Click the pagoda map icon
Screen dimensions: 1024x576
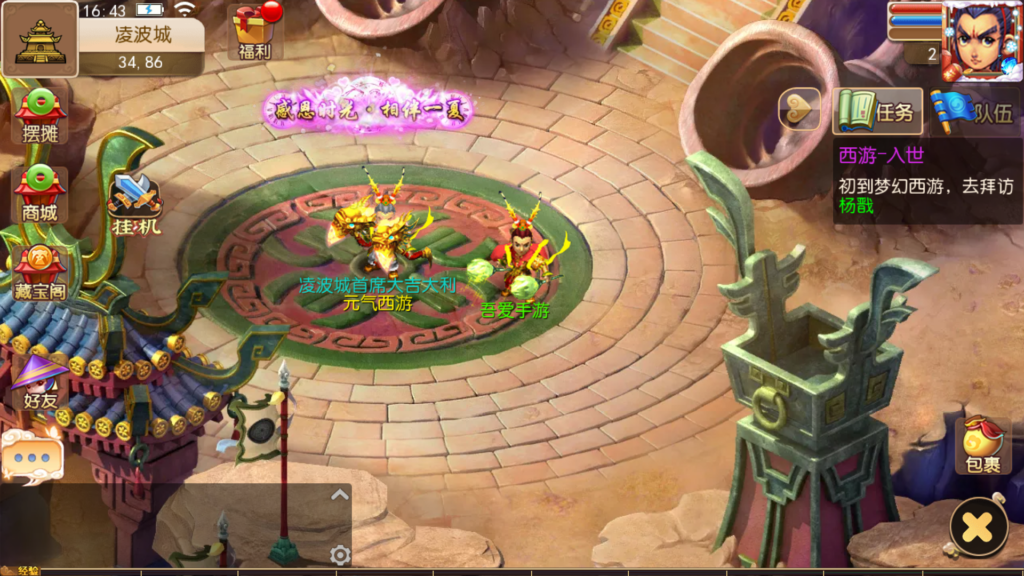pos(40,39)
